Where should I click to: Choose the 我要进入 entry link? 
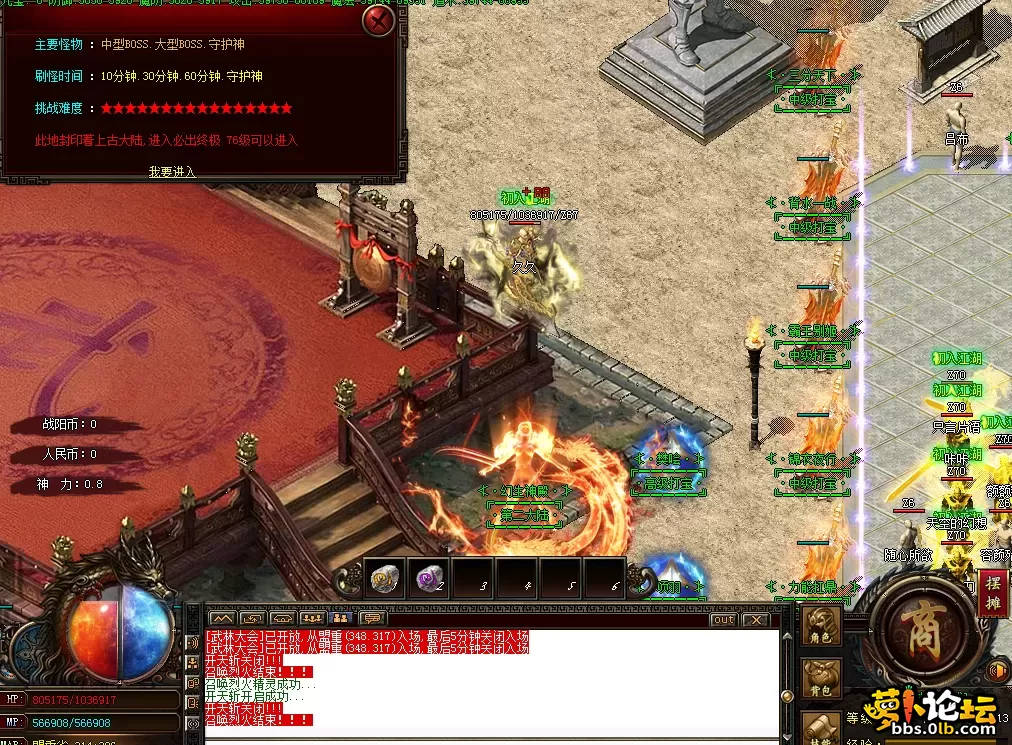pyautogui.click(x=172, y=172)
